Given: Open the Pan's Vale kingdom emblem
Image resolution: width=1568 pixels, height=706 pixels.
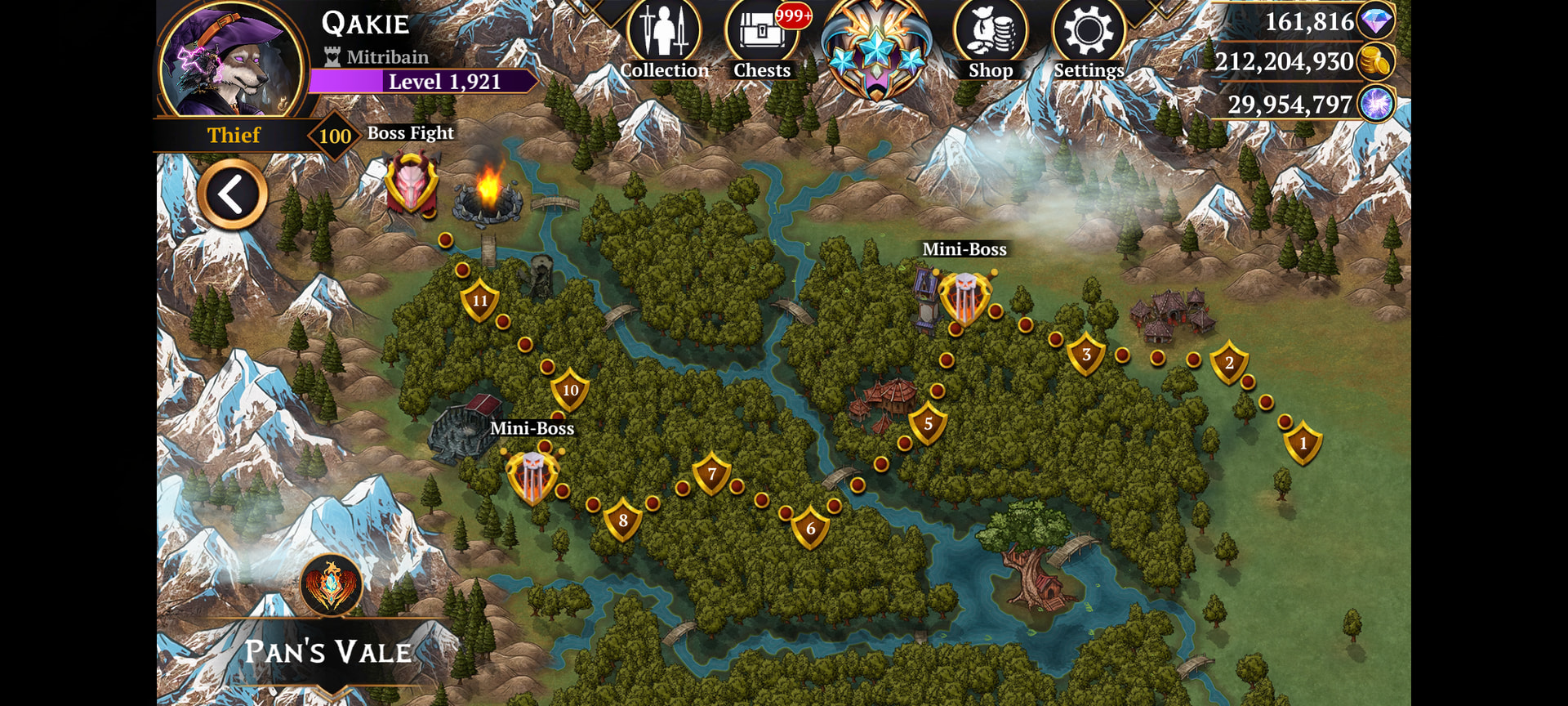Looking at the screenshot, I should (x=331, y=585).
